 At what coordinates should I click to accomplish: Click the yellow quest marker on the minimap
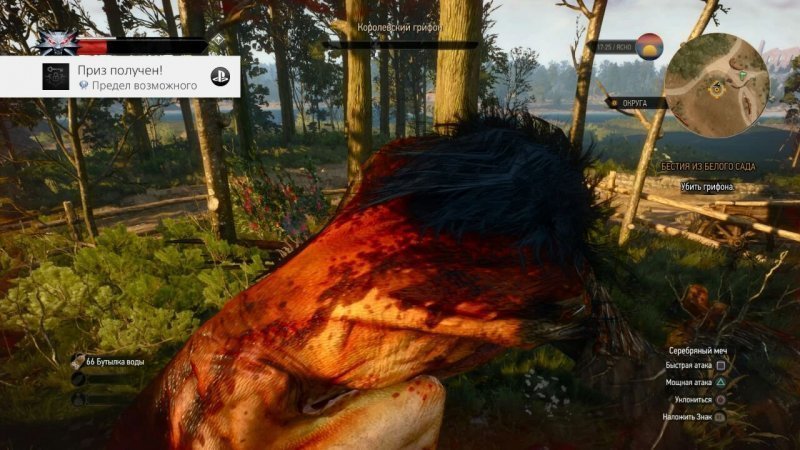716,88
